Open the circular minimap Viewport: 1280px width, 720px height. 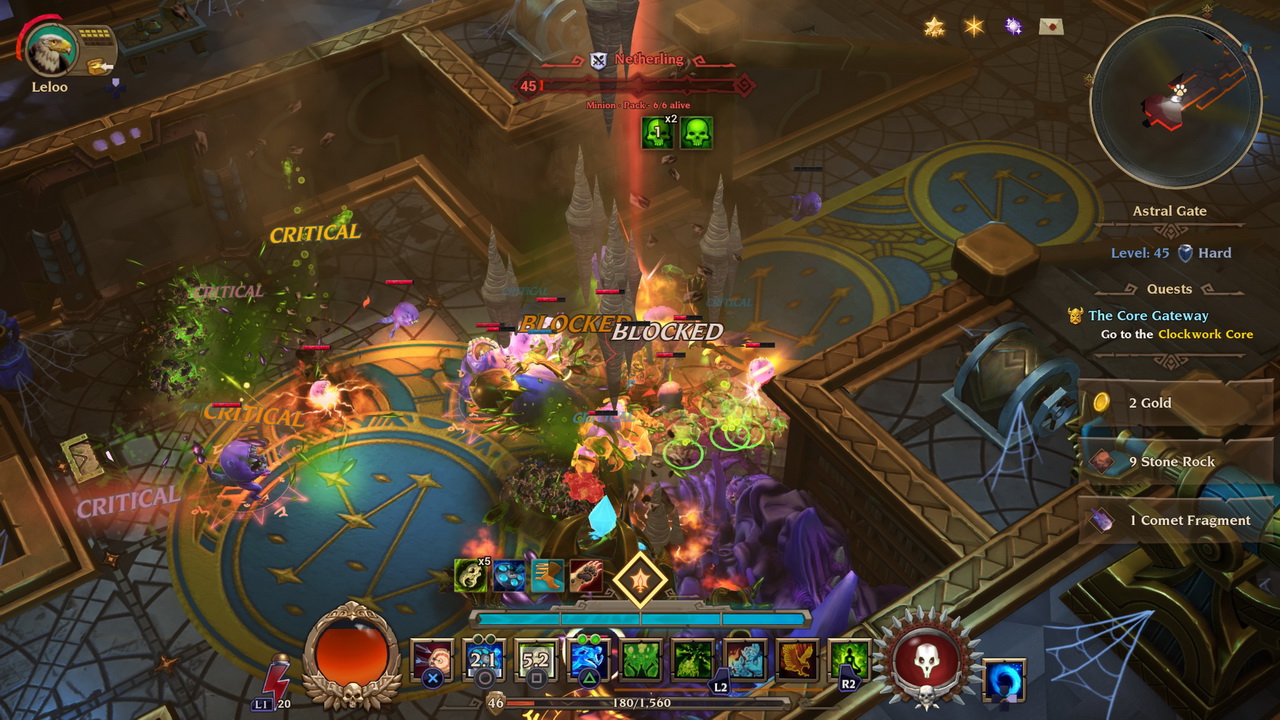pos(1175,103)
